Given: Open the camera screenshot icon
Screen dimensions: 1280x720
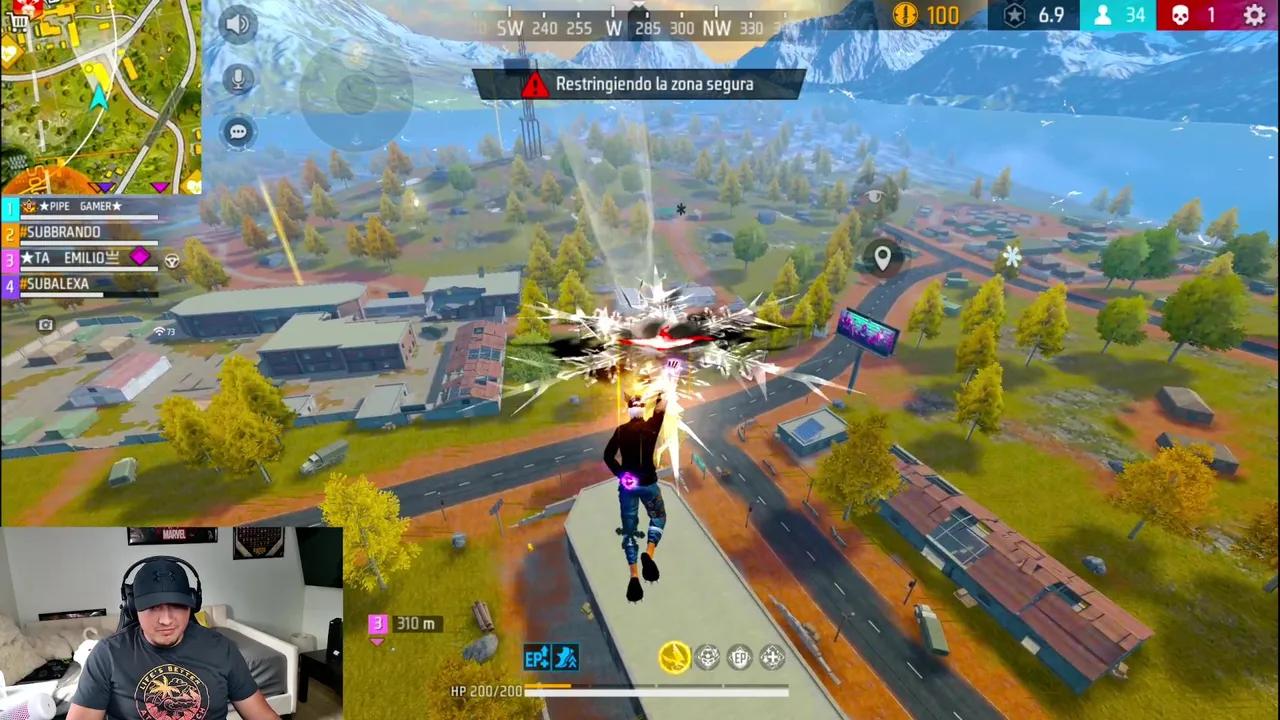Looking at the screenshot, I should pyautogui.click(x=45, y=325).
